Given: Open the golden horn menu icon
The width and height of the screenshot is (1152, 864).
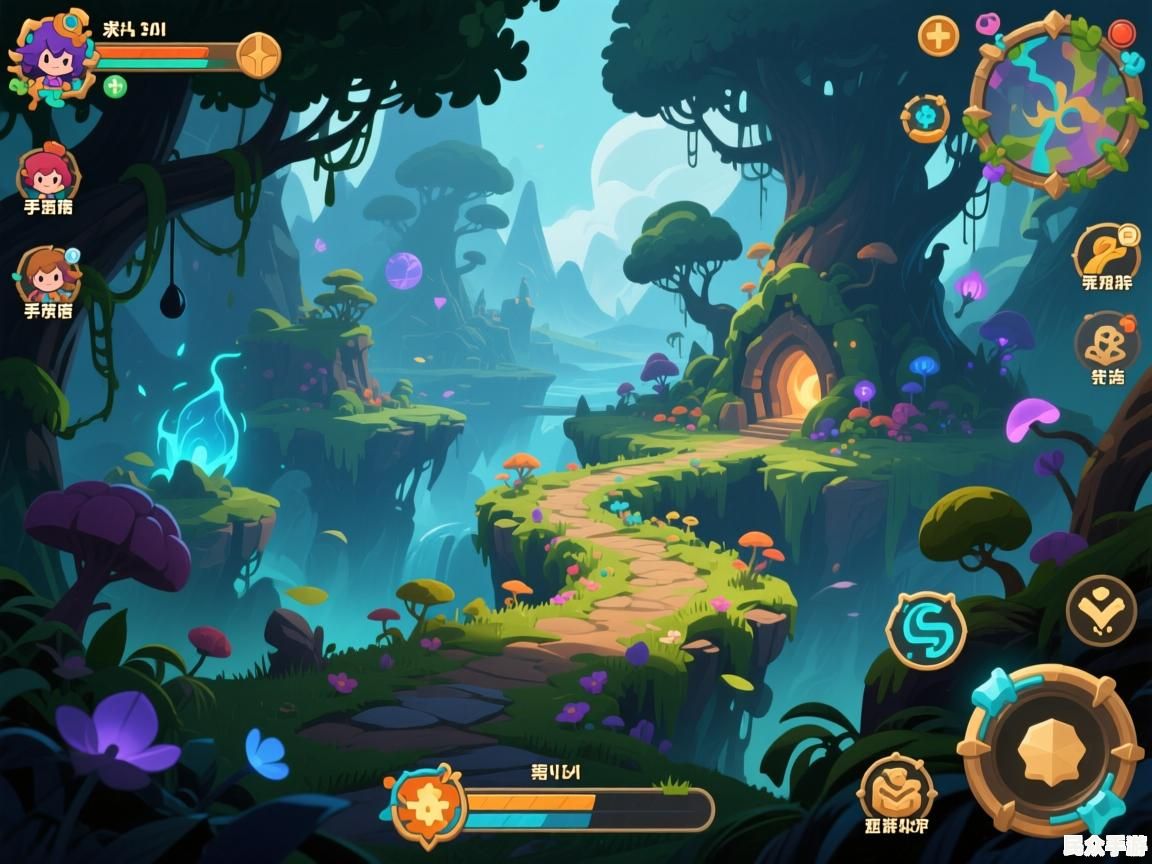Looking at the screenshot, I should click(x=1107, y=250).
